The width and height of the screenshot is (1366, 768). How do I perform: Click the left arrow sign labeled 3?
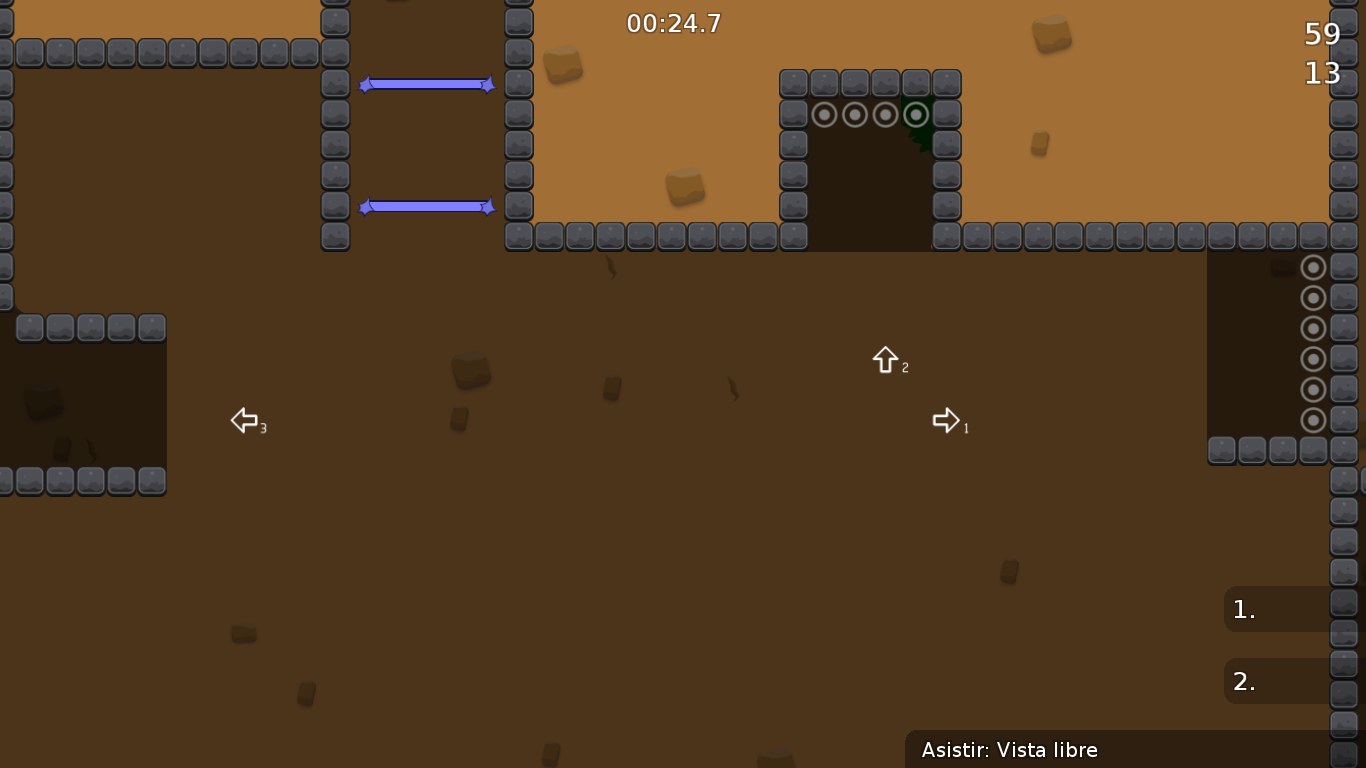pyautogui.click(x=244, y=420)
